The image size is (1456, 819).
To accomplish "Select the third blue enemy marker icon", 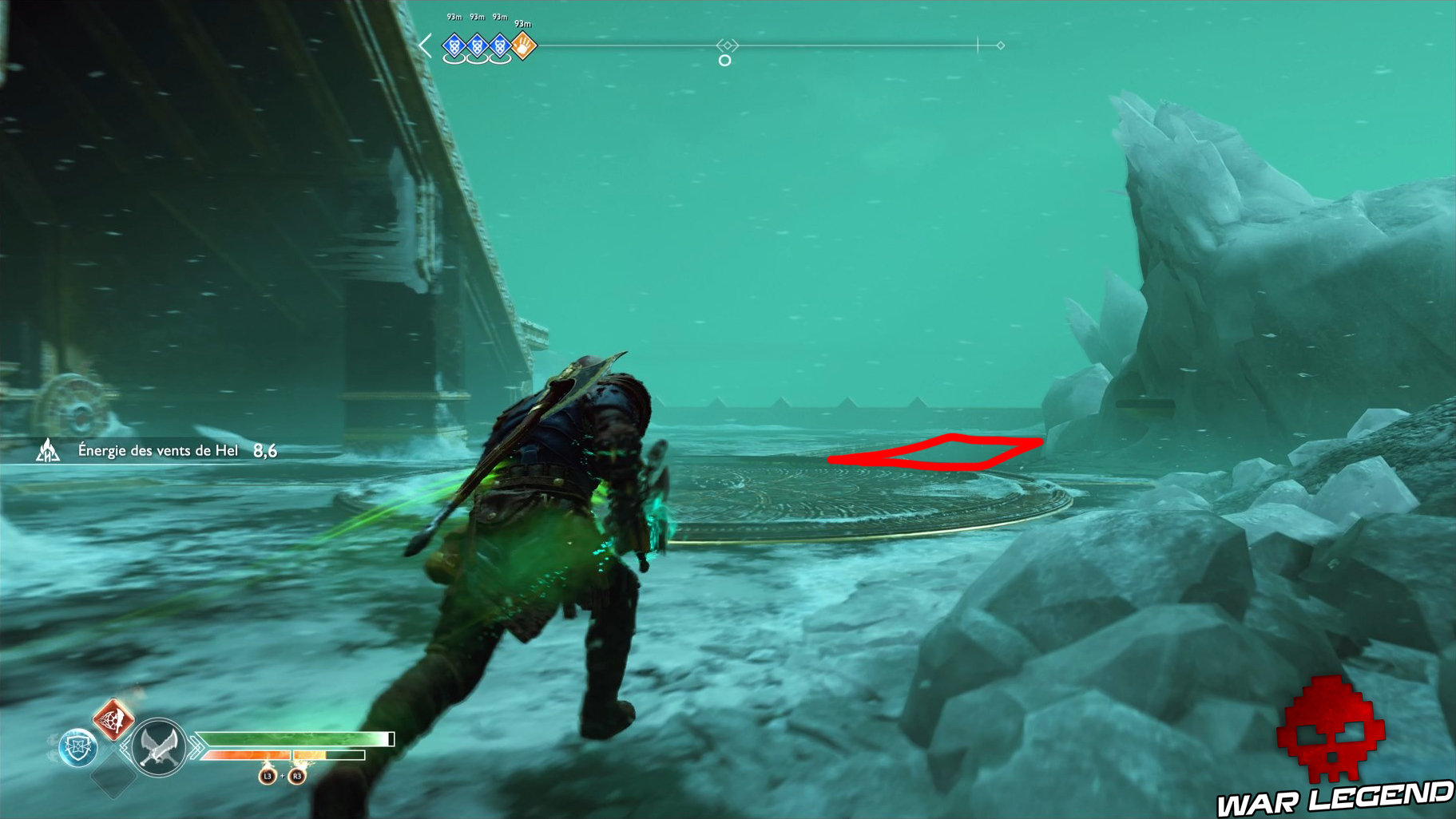I will pos(500,47).
